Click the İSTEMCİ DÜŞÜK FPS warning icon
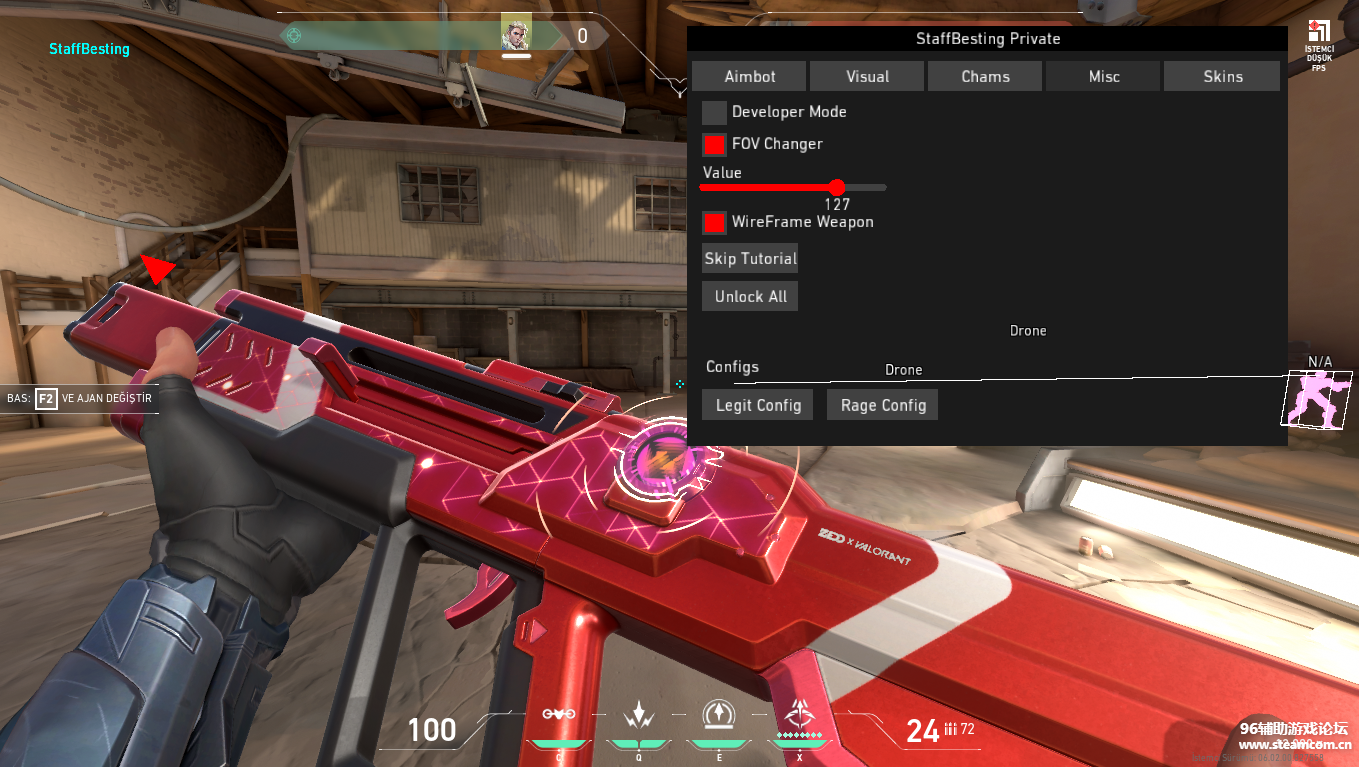1359x767 pixels. pyautogui.click(x=1318, y=32)
